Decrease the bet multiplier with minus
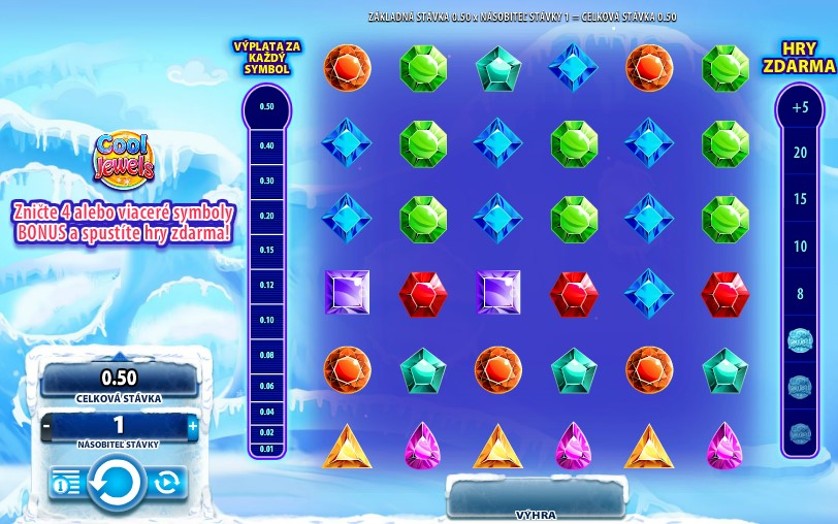Screen dimensions: 838x524 47,425
